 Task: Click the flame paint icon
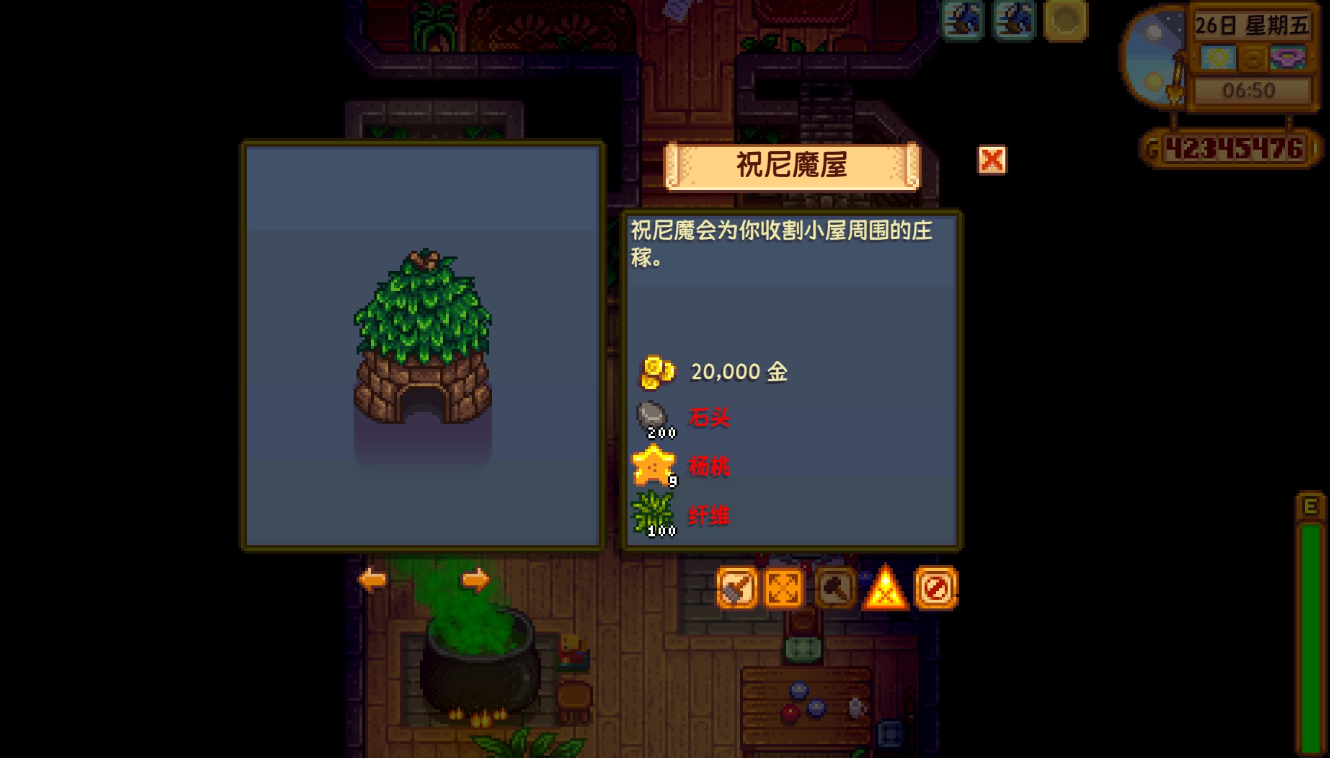(884, 588)
